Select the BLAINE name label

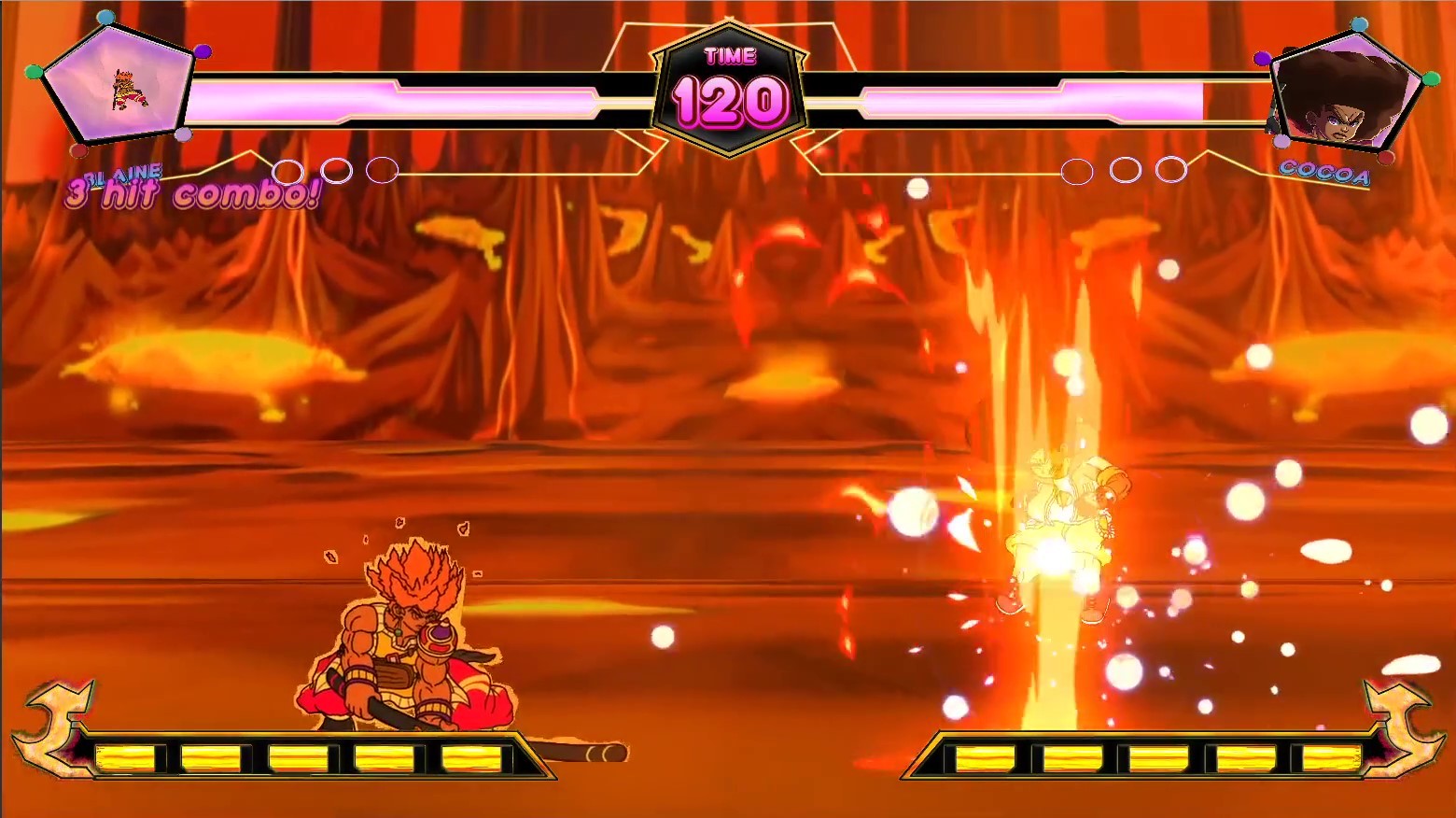[x=124, y=173]
